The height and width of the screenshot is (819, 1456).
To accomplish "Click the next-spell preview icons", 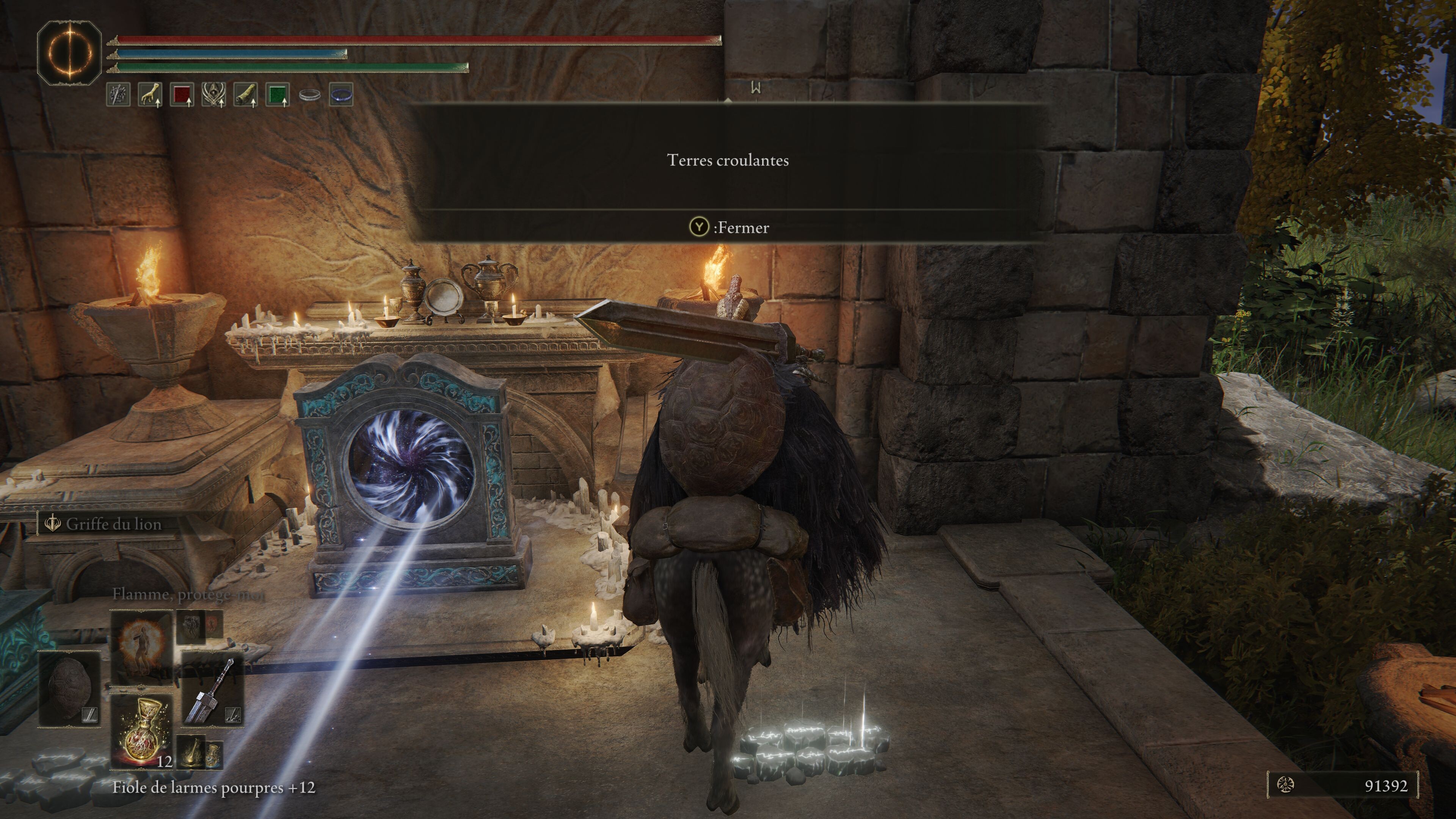I will pyautogui.click(x=199, y=626).
